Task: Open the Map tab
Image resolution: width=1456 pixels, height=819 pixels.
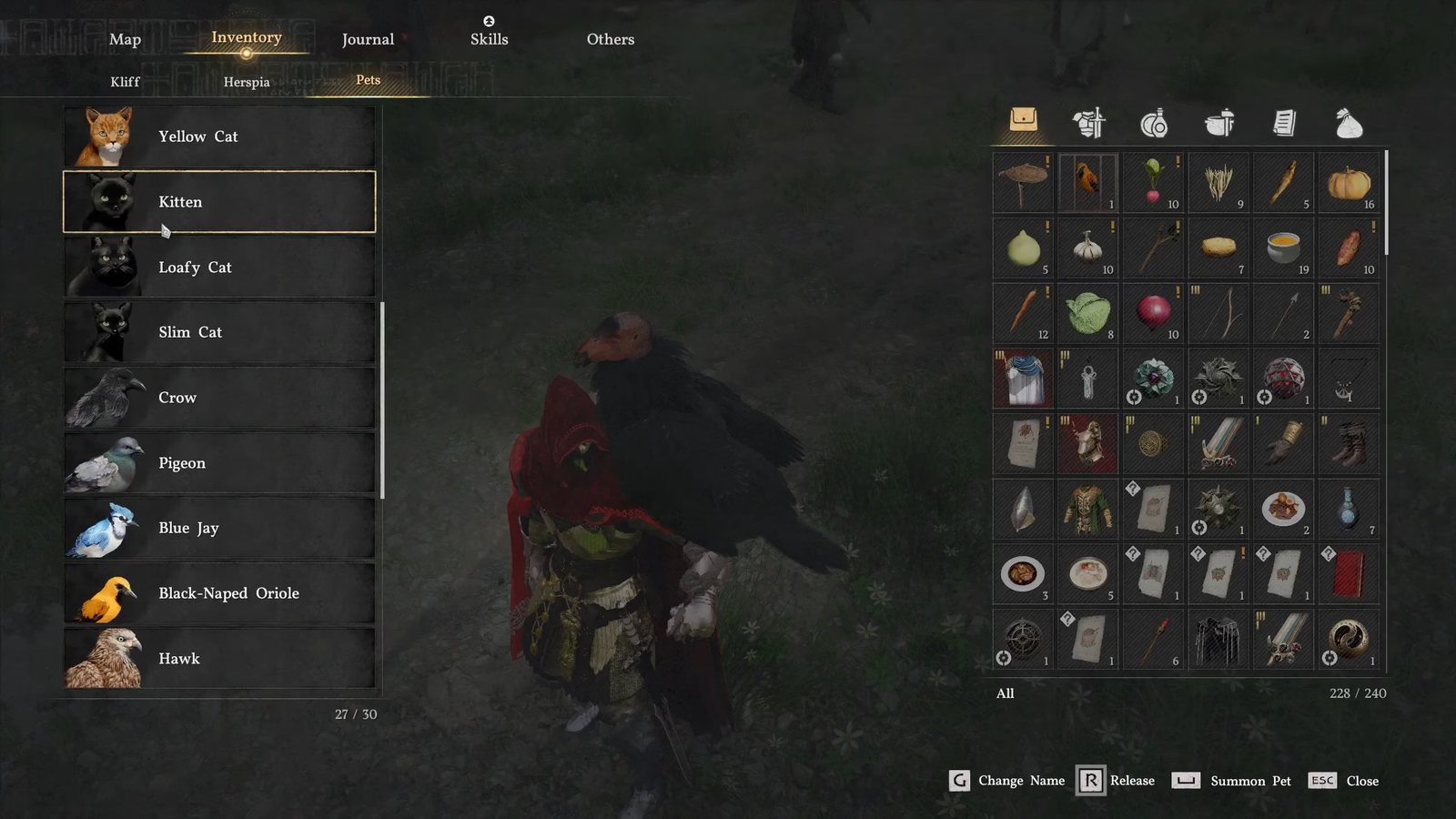Action: point(125,39)
